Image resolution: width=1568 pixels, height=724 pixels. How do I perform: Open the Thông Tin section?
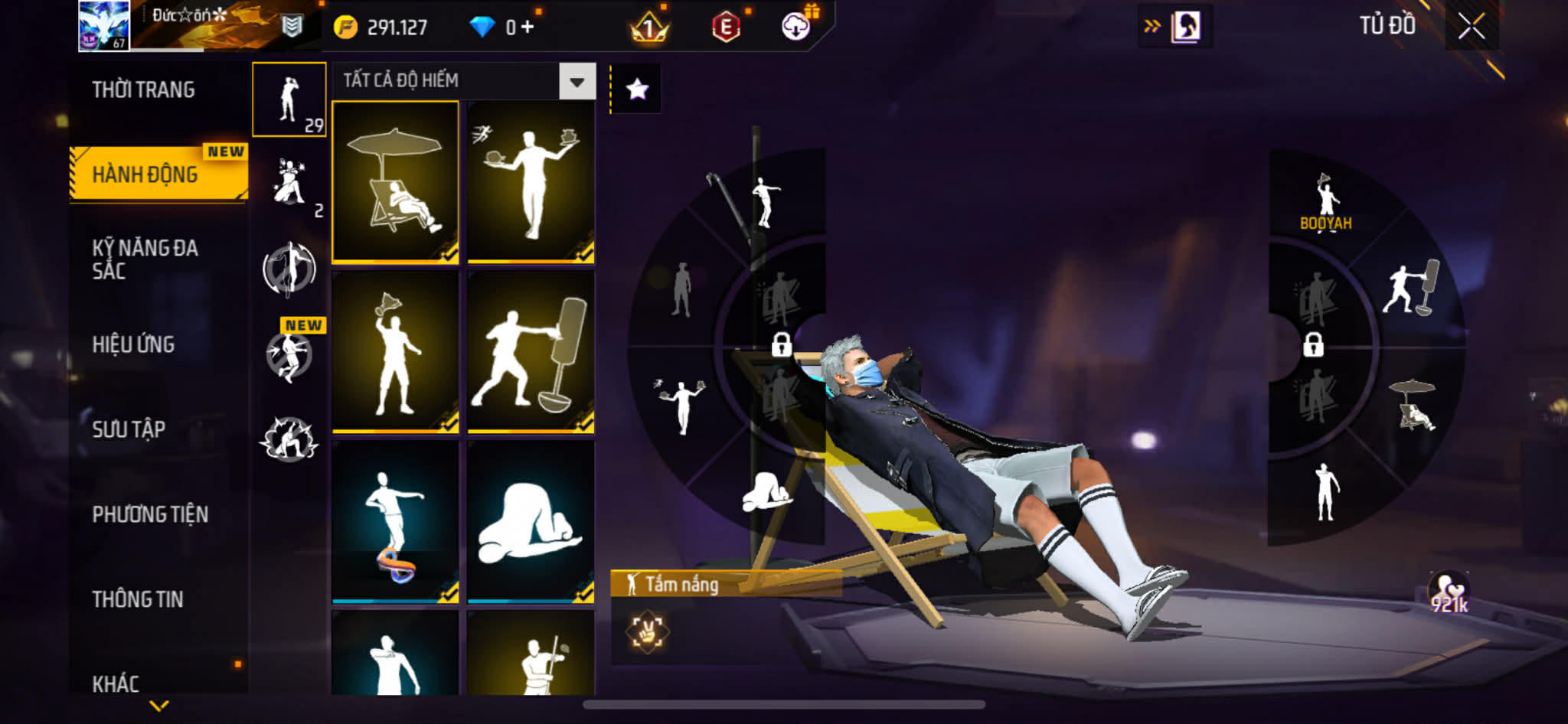[138, 599]
